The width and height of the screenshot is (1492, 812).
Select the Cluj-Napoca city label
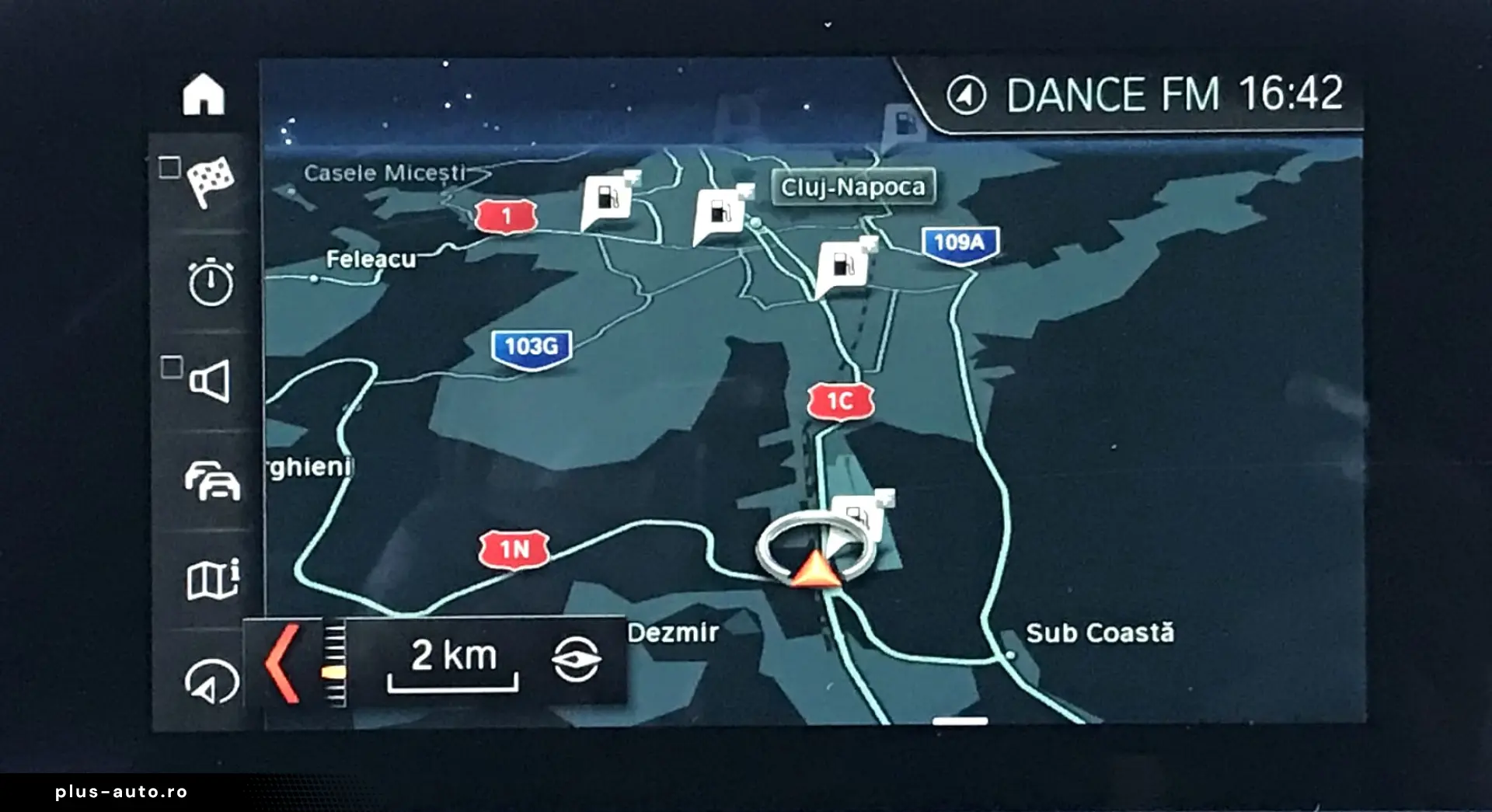point(852,187)
